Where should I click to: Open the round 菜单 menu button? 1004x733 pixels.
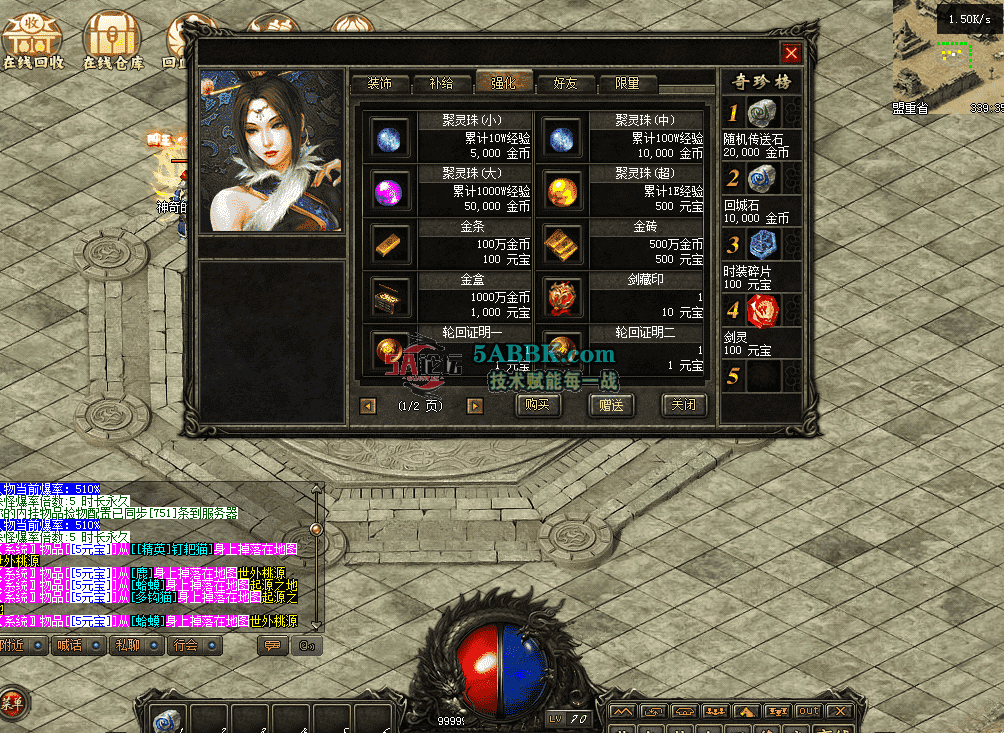12,703
